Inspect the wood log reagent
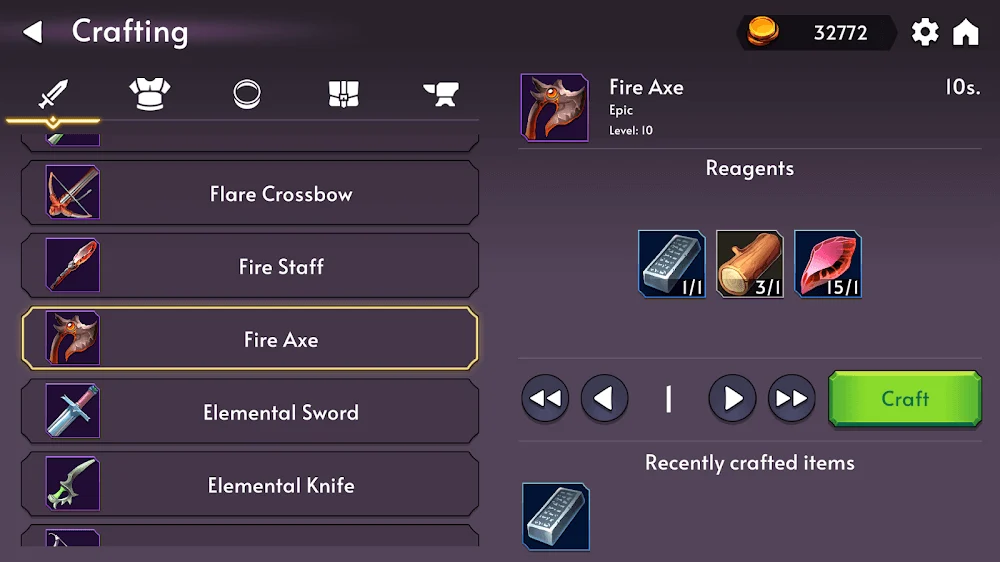 tap(749, 264)
